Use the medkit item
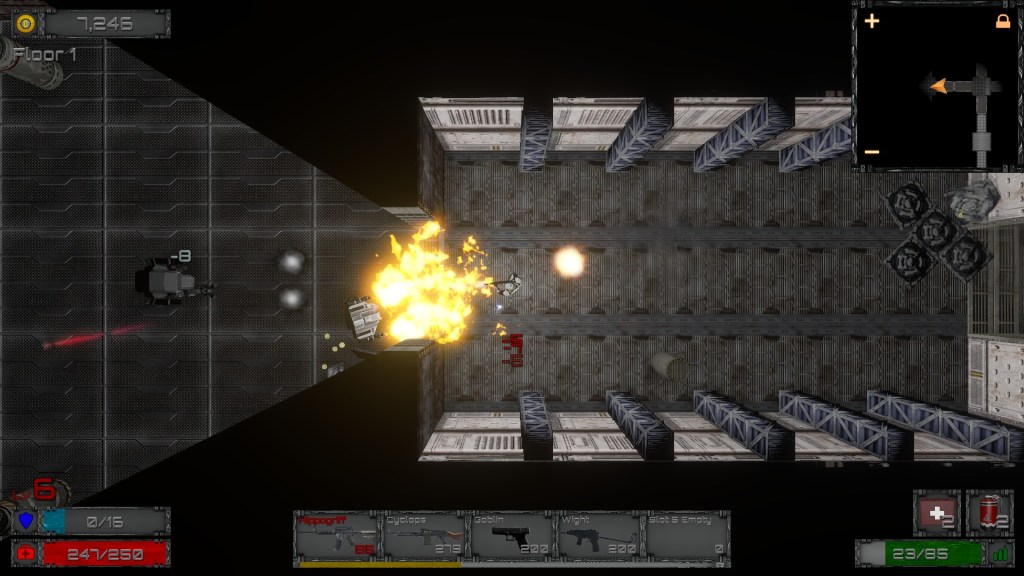The width and height of the screenshot is (1024, 576). click(x=937, y=513)
